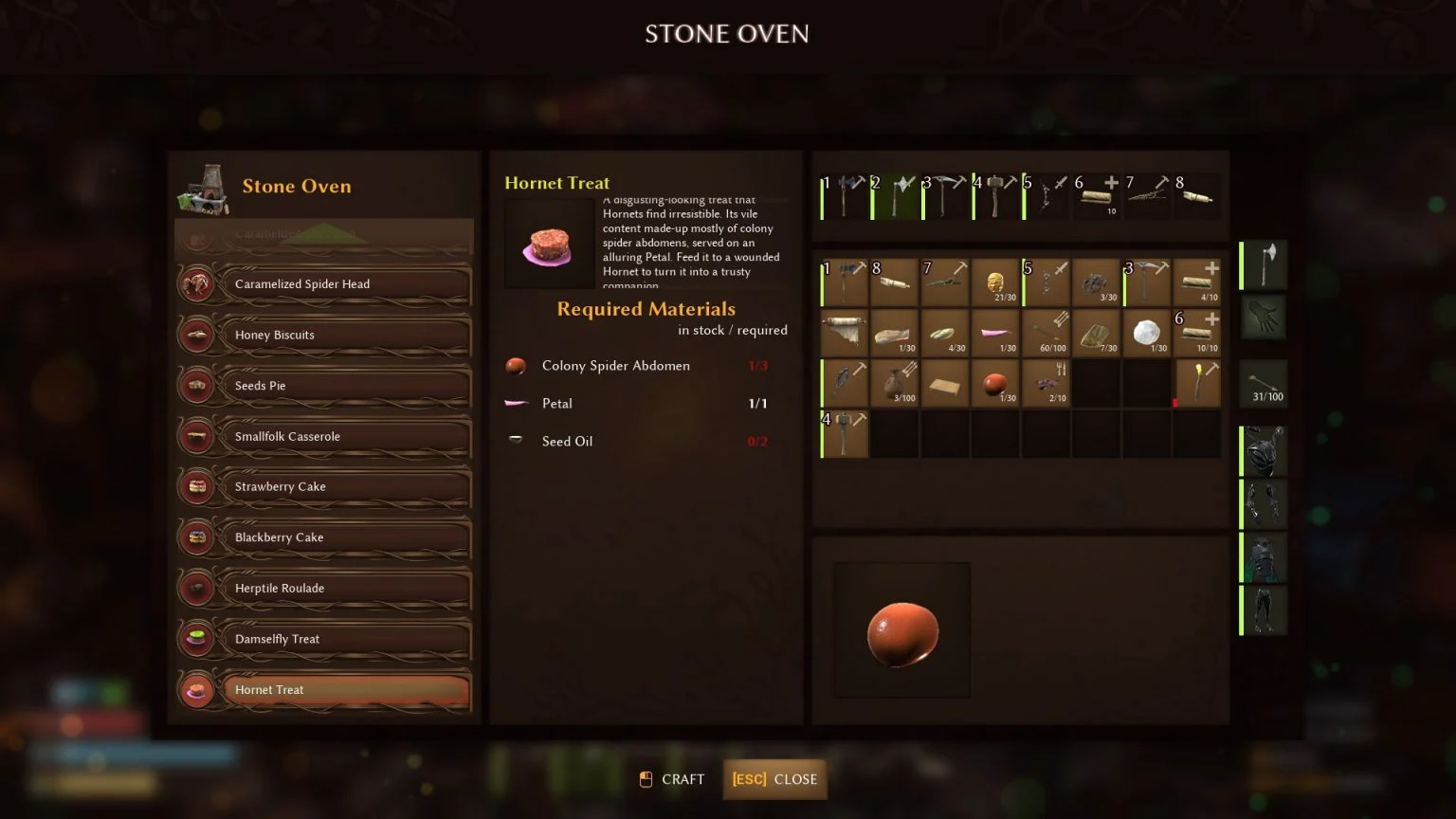Click the Hornet Treat preview image
The image size is (1456, 819).
[x=550, y=244]
